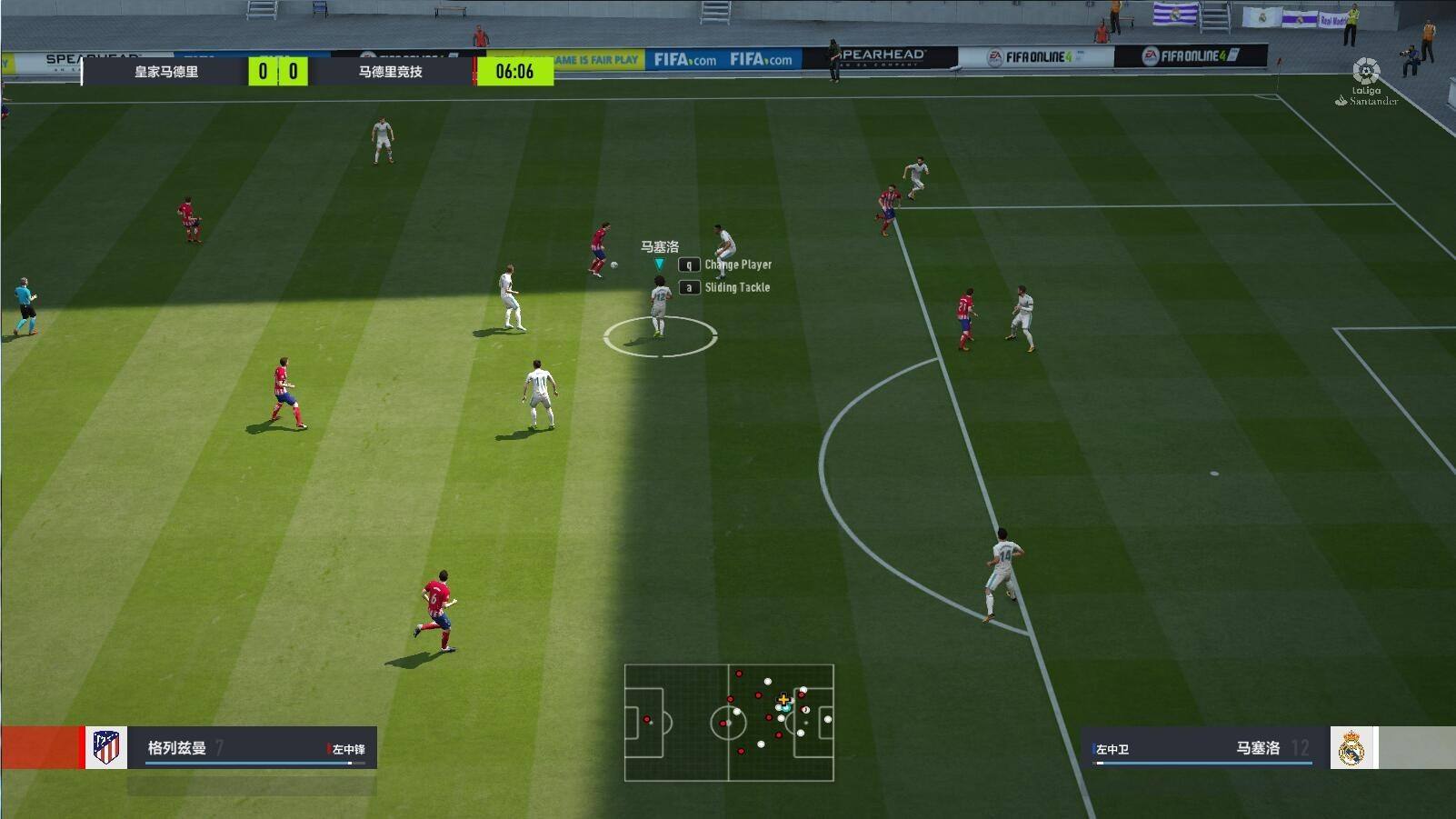Image resolution: width=1456 pixels, height=819 pixels.
Task: Click the LaLiga Santander logo
Action: point(1366,83)
